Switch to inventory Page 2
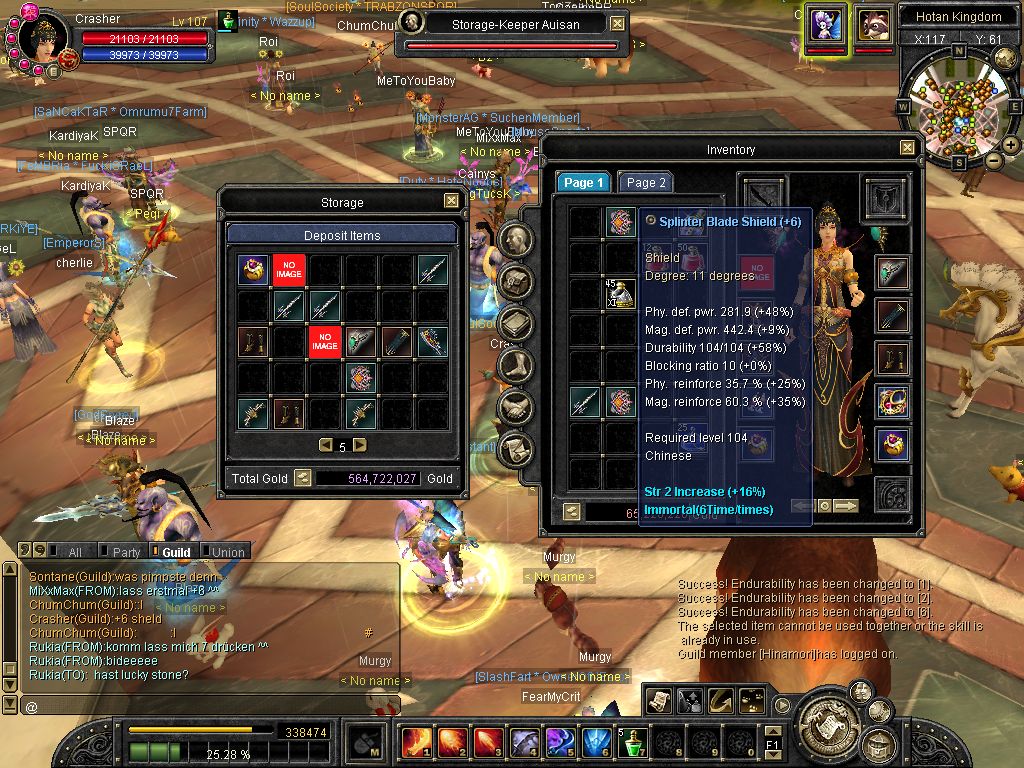This screenshot has width=1024, height=768. [645, 183]
